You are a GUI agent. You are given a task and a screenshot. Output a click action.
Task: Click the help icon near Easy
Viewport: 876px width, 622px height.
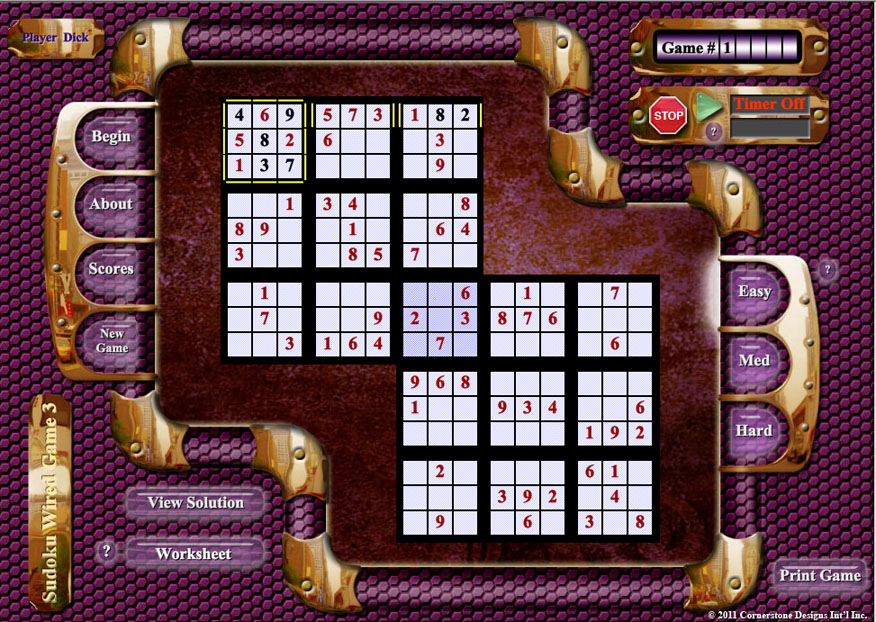pos(827,269)
